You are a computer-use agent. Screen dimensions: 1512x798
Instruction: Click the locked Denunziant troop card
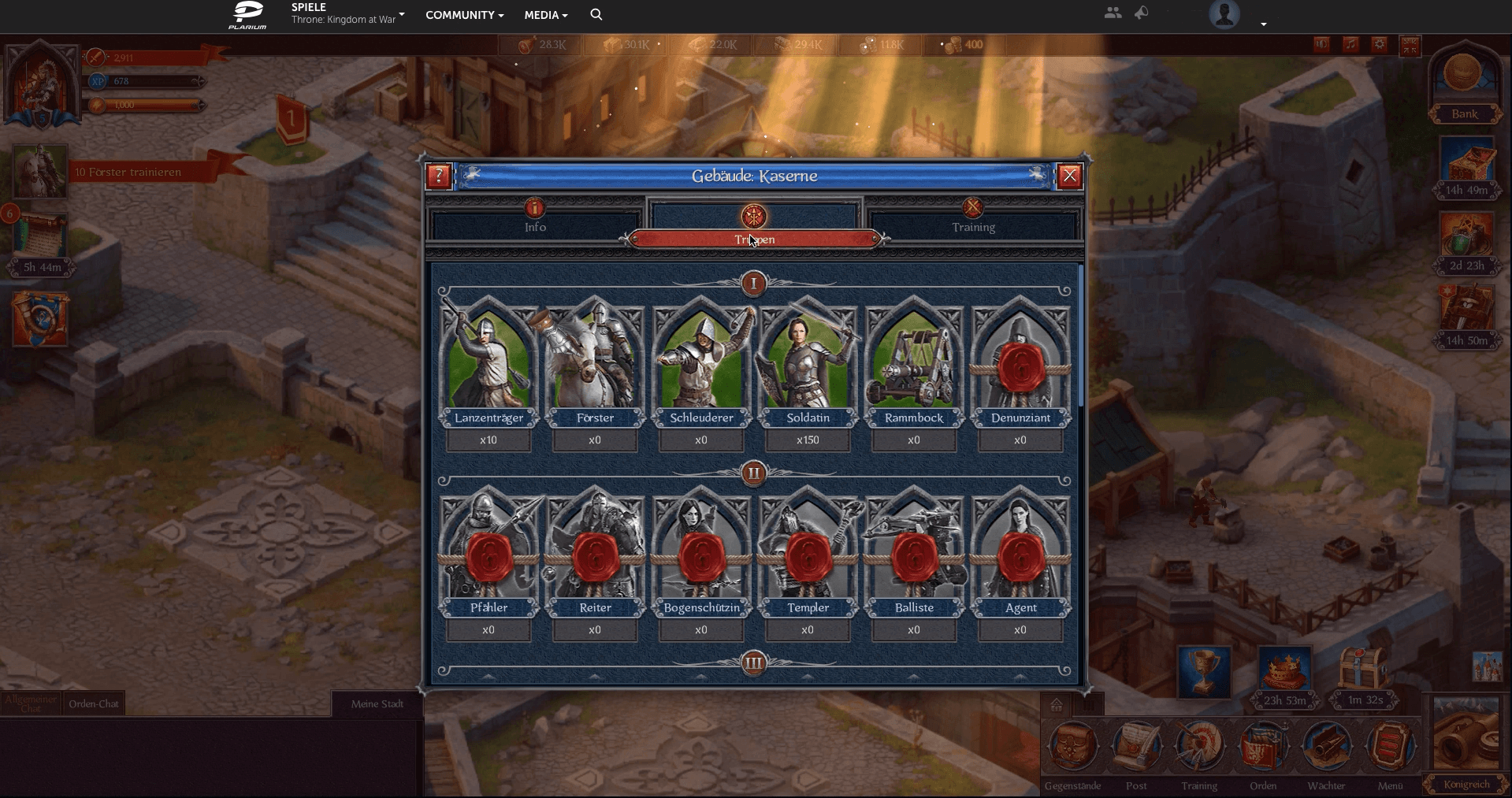(x=1020, y=362)
